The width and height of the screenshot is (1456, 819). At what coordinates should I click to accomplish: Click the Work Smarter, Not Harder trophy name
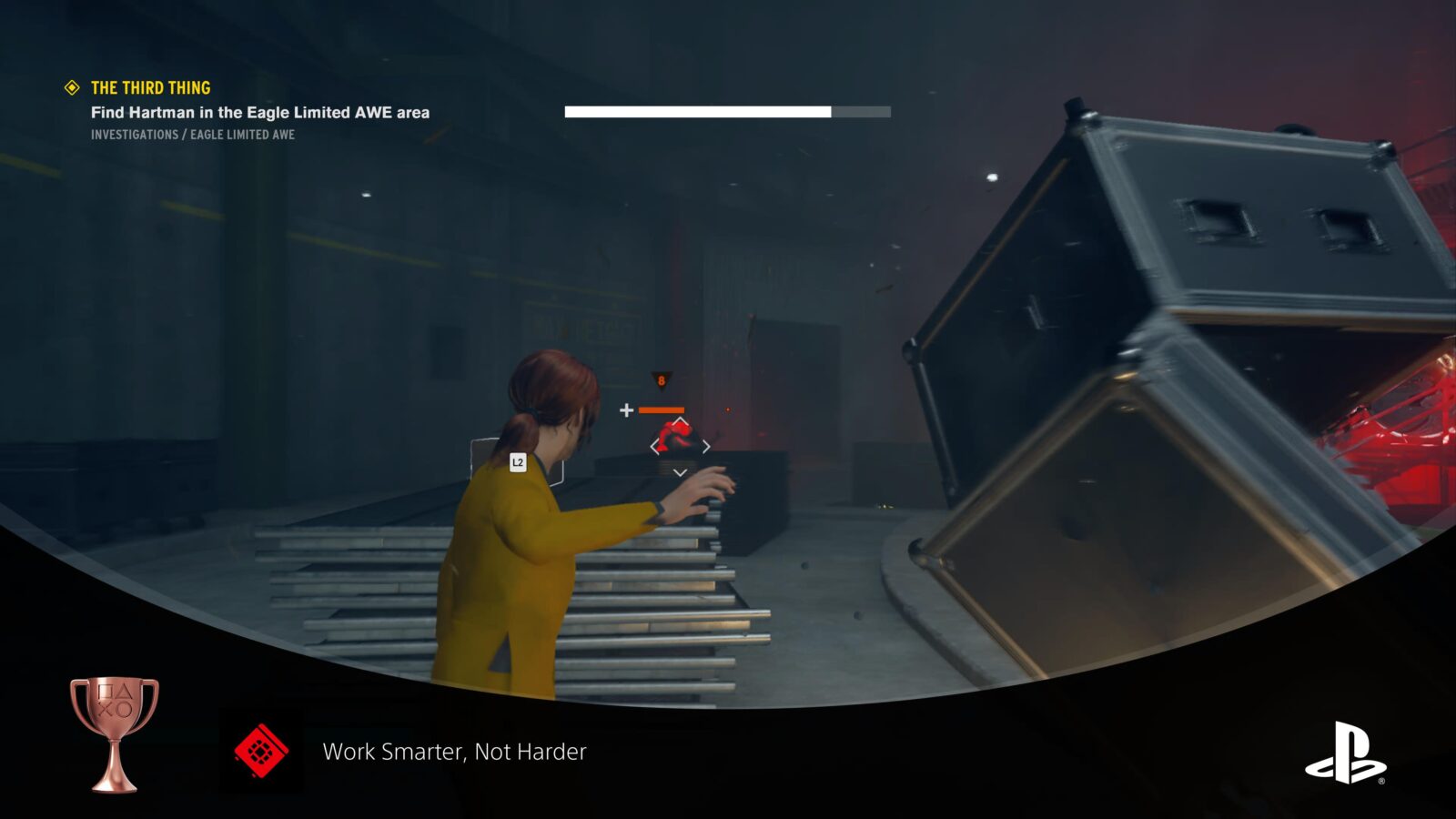click(454, 753)
